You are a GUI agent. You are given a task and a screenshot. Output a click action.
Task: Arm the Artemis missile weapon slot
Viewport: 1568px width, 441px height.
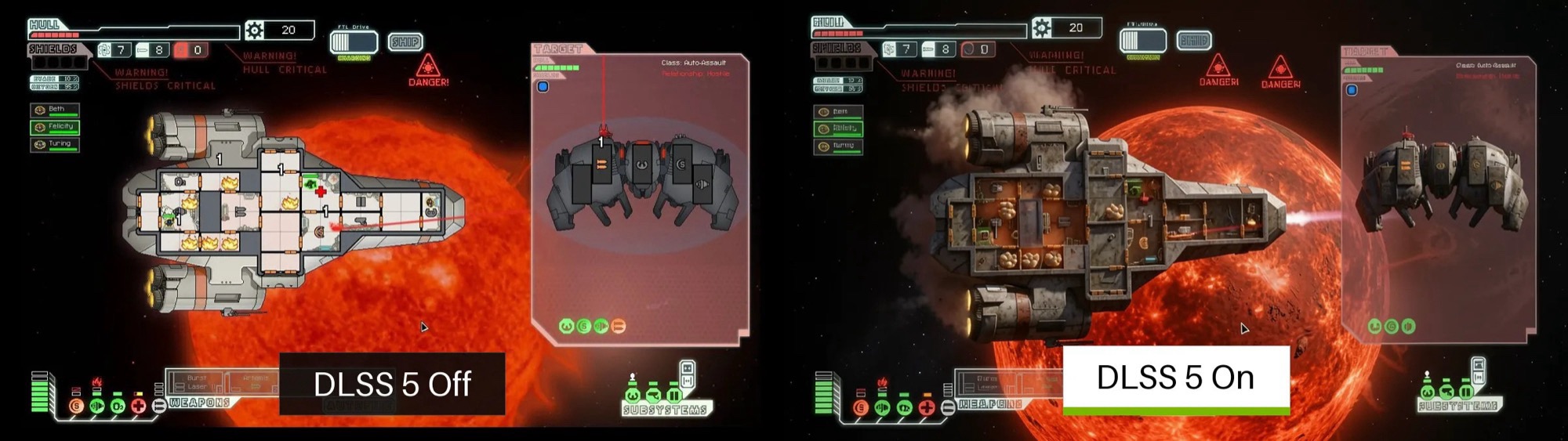pyautogui.click(x=255, y=382)
